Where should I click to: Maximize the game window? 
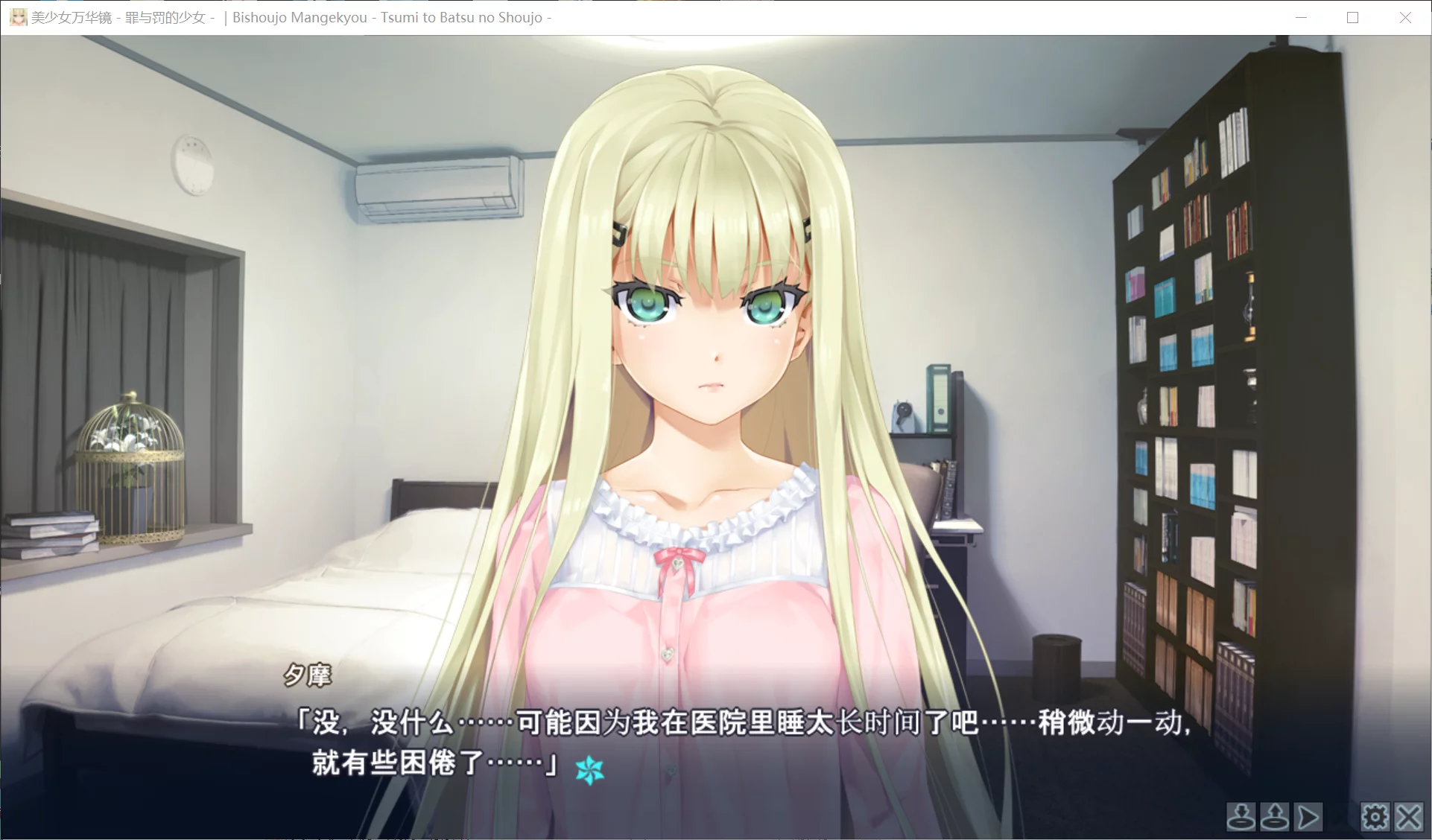(x=1352, y=16)
